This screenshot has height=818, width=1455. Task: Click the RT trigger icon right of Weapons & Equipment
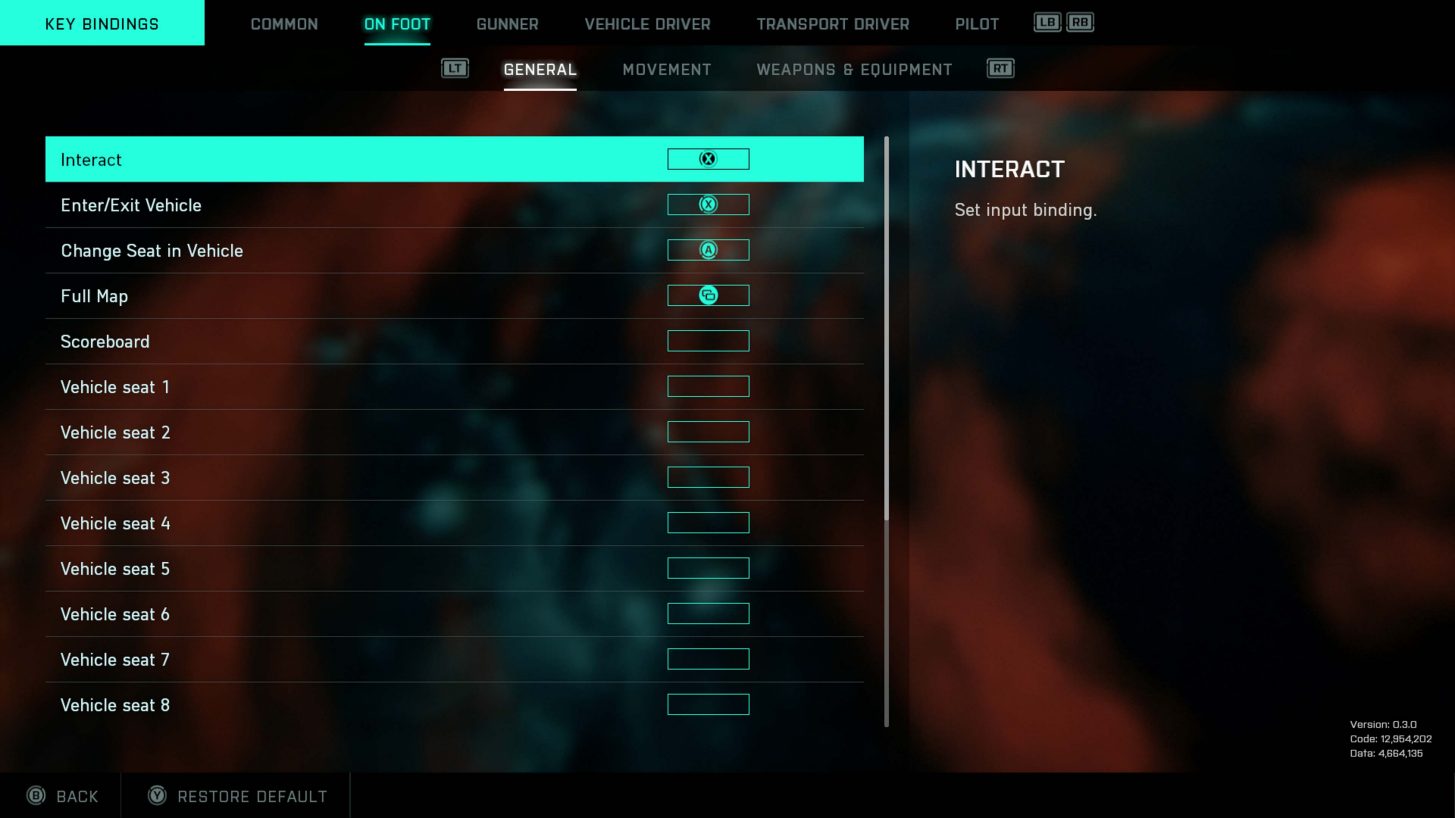click(x=999, y=67)
